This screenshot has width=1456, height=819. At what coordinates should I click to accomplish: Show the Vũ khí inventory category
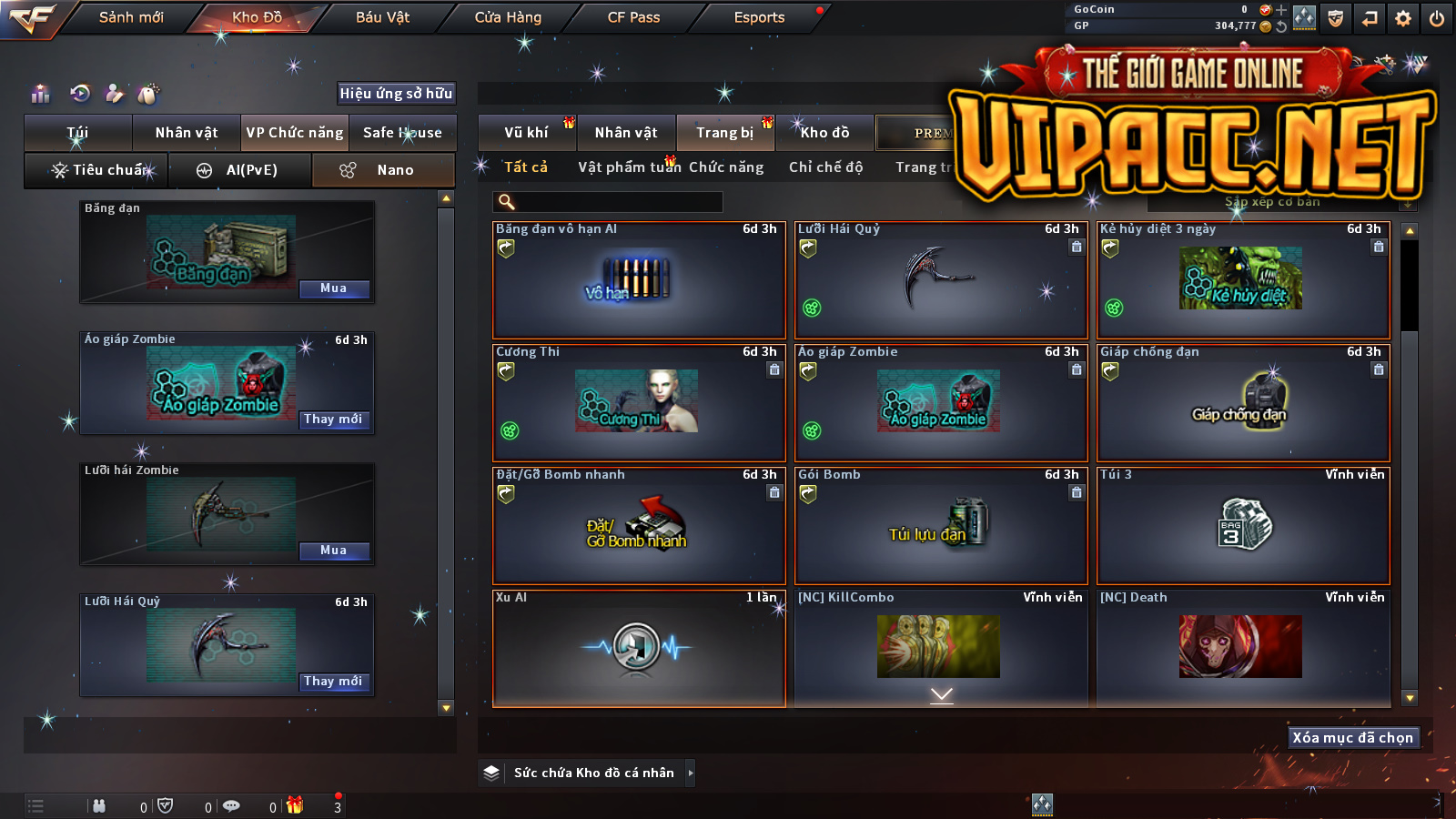527,133
